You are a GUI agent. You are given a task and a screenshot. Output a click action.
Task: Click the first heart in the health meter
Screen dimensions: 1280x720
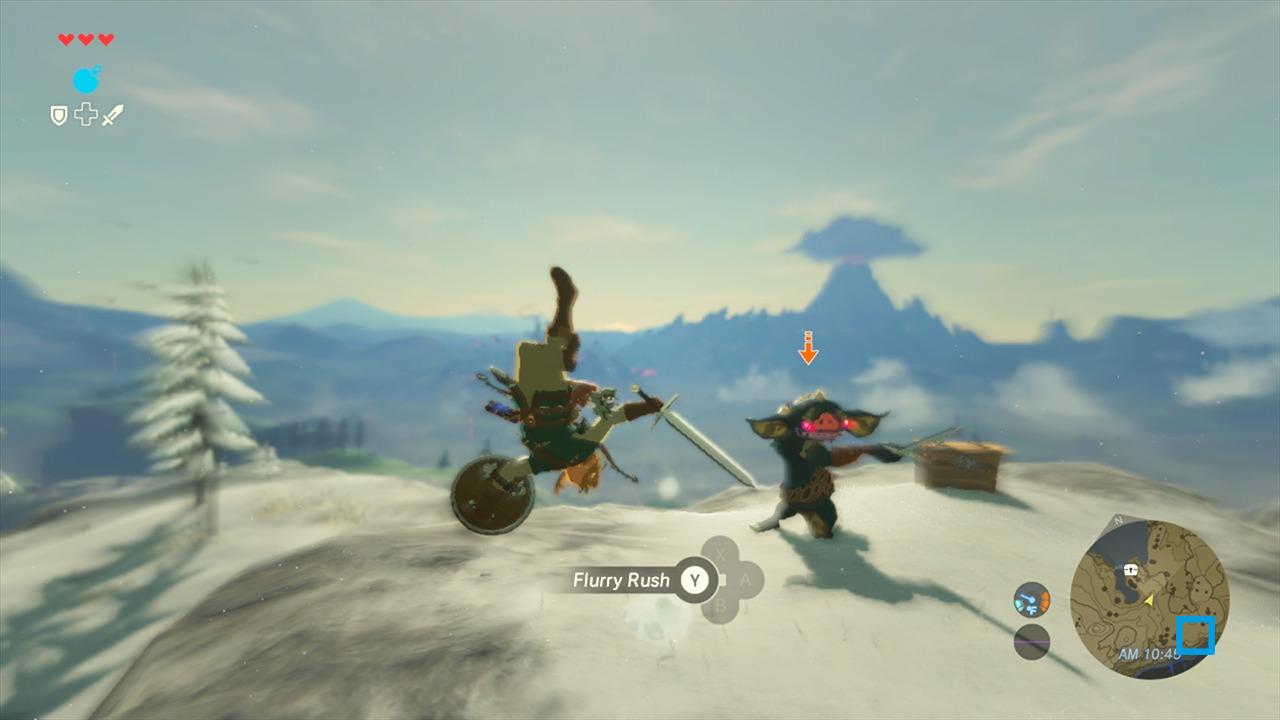tap(65, 39)
